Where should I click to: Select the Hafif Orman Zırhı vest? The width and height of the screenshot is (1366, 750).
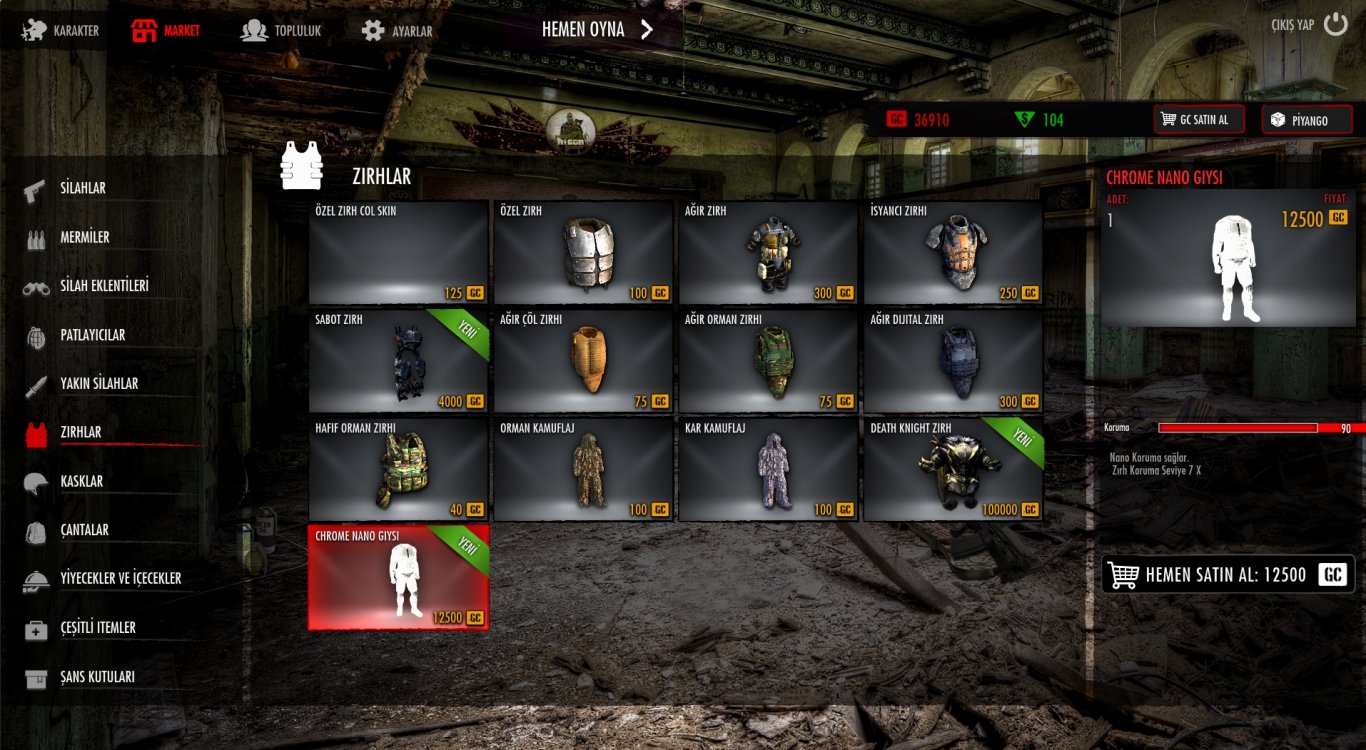(398, 470)
